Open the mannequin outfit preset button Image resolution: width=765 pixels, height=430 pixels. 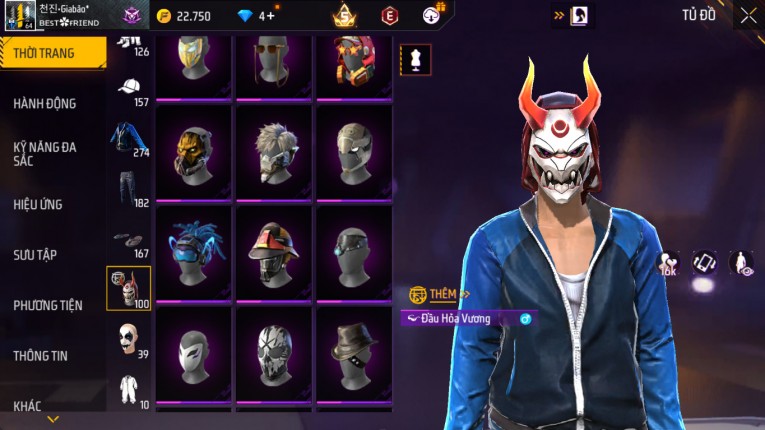[x=415, y=59]
